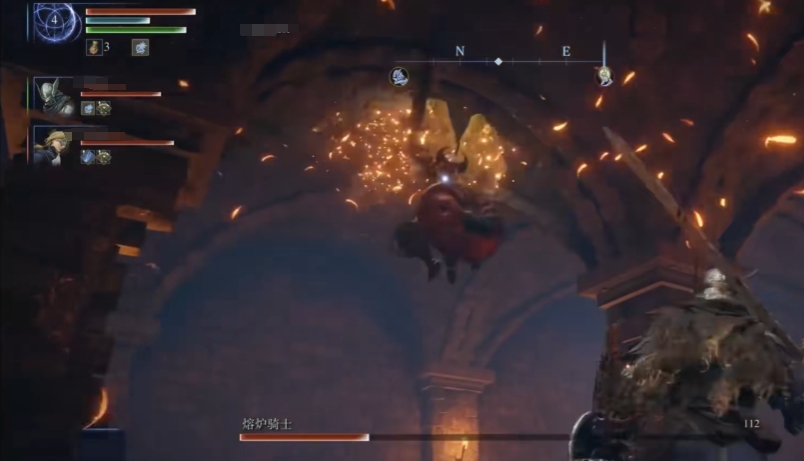The height and width of the screenshot is (461, 804).
Task: Select the helmeted knight teammate portrait
Action: coord(53,96)
